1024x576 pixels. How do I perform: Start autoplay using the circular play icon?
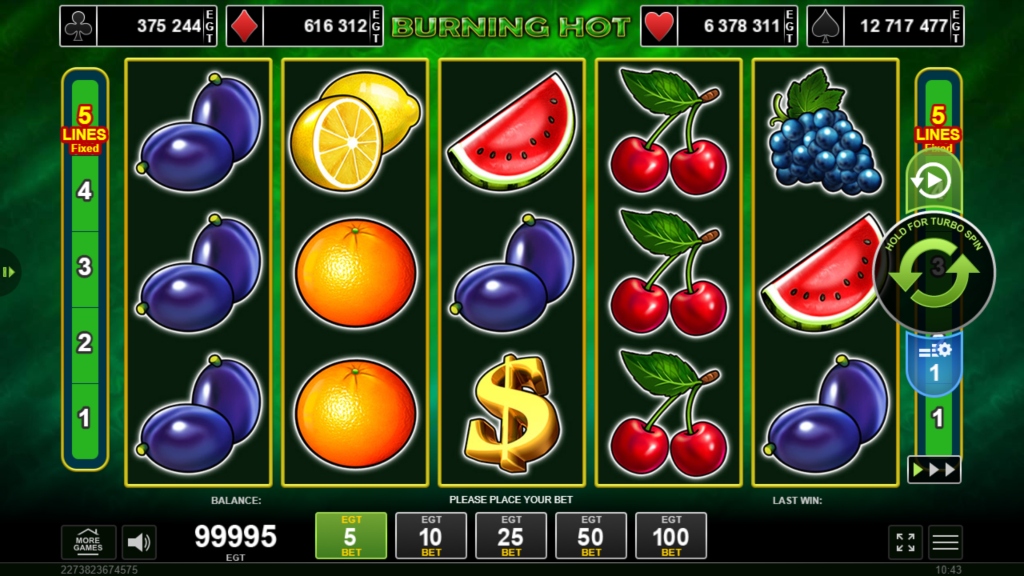pyautogui.click(x=933, y=181)
